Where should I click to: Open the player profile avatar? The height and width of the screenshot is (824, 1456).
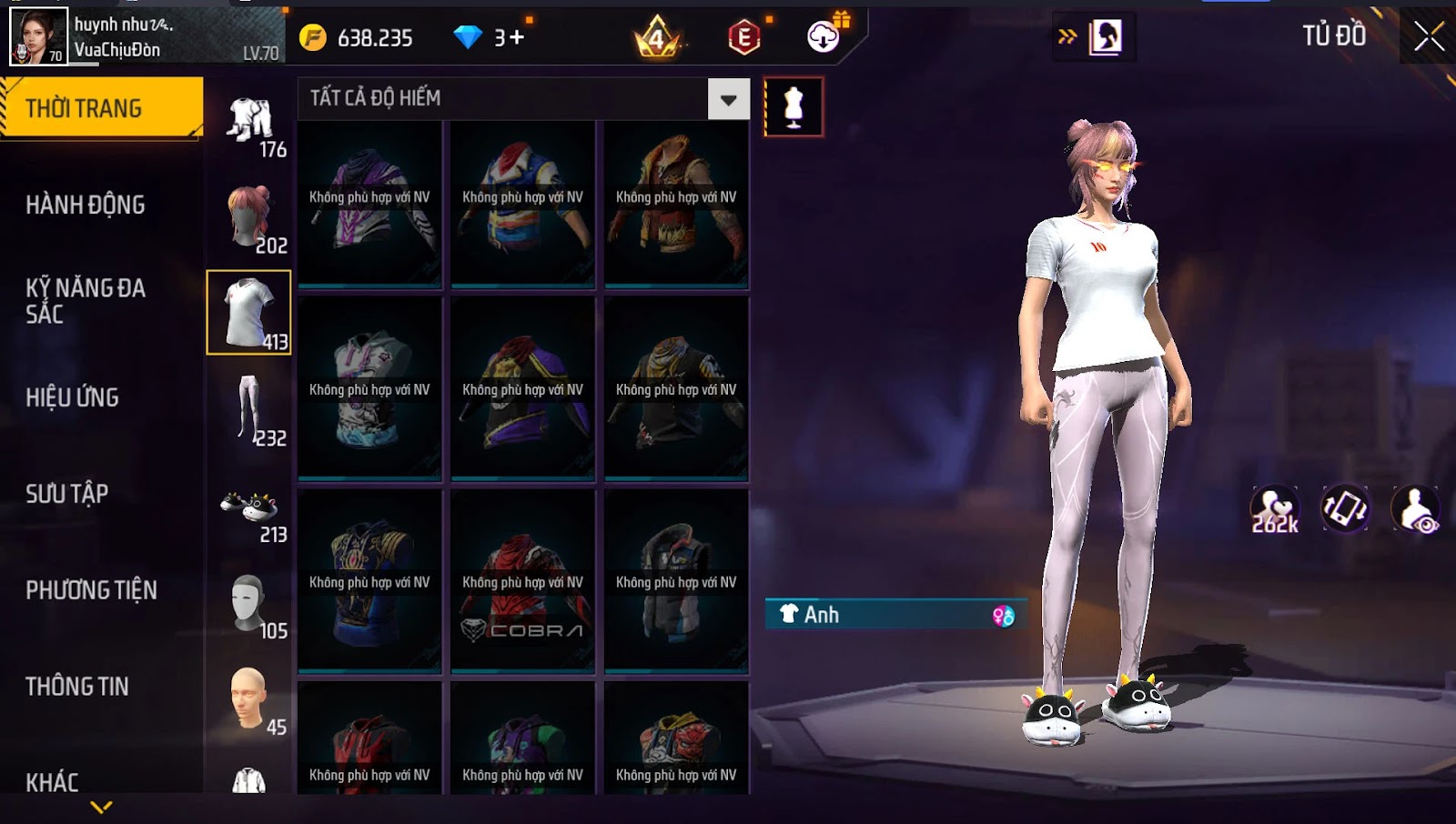point(38,36)
